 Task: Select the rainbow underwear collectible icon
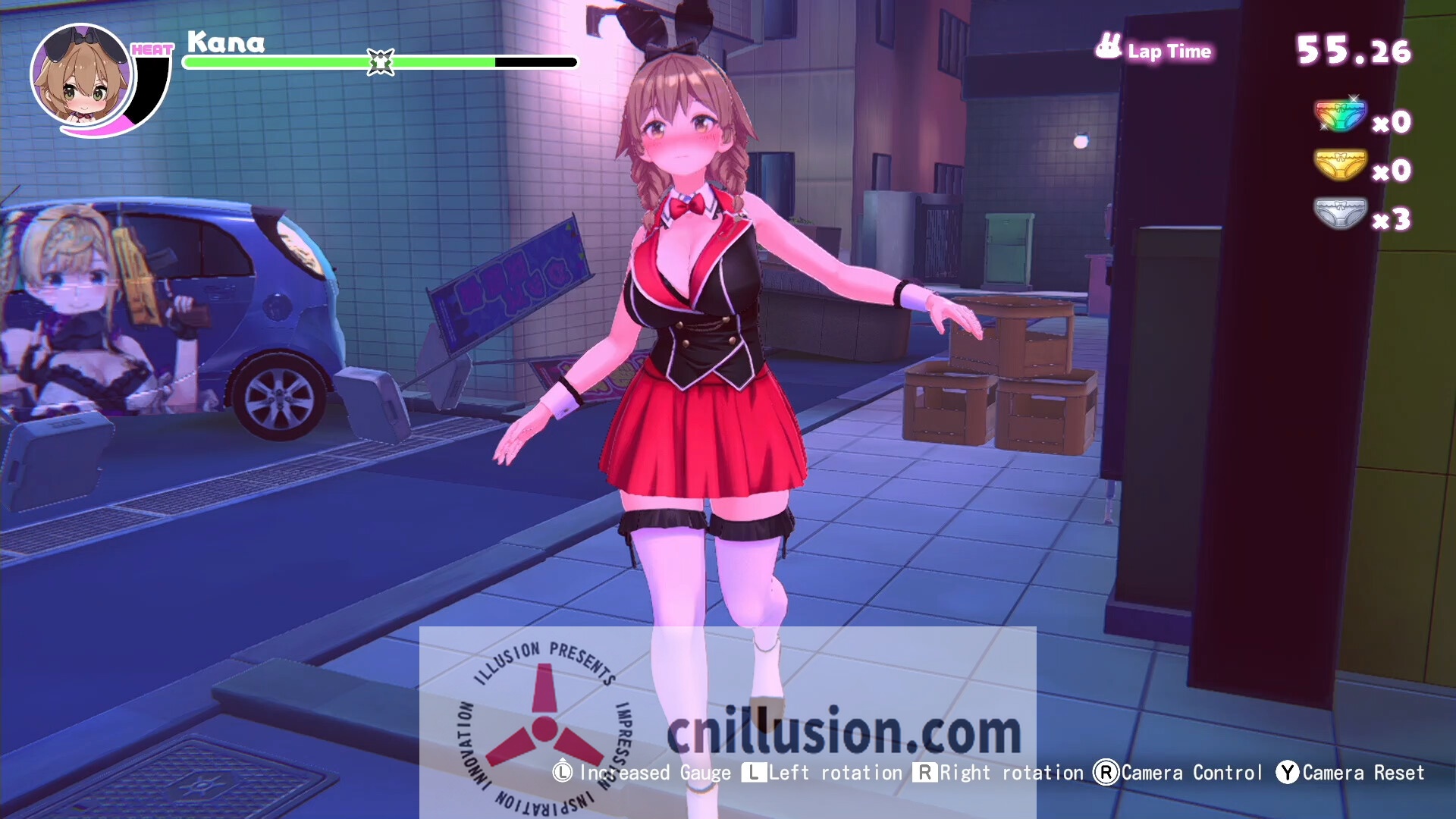pyautogui.click(x=1339, y=116)
